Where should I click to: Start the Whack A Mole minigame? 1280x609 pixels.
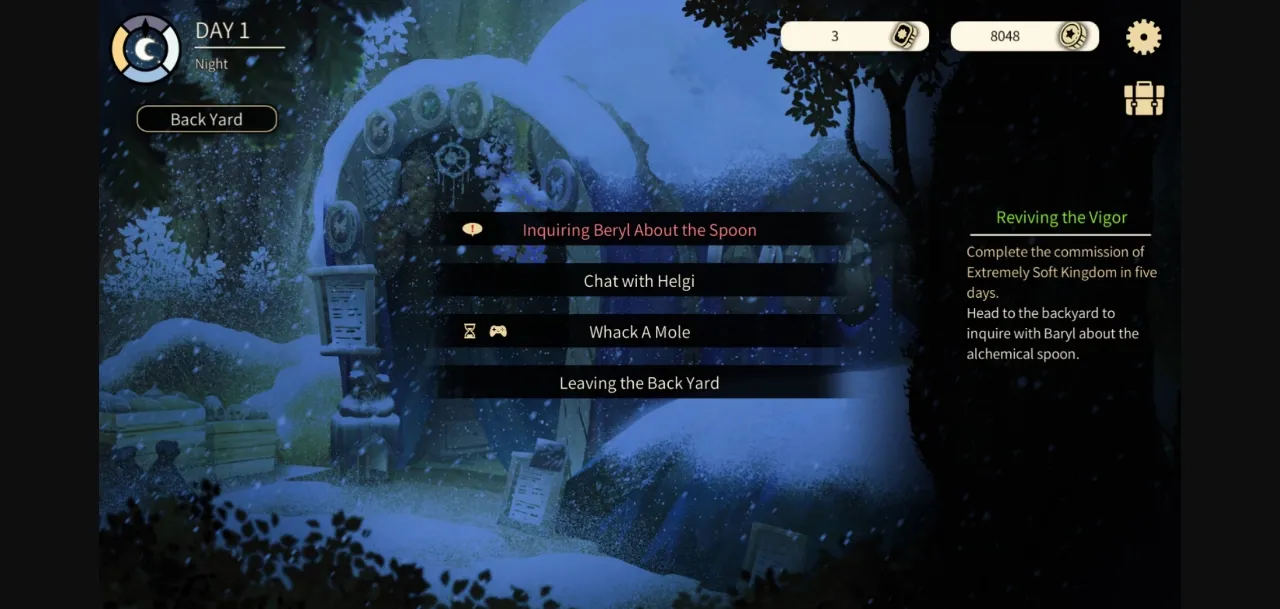[639, 332]
